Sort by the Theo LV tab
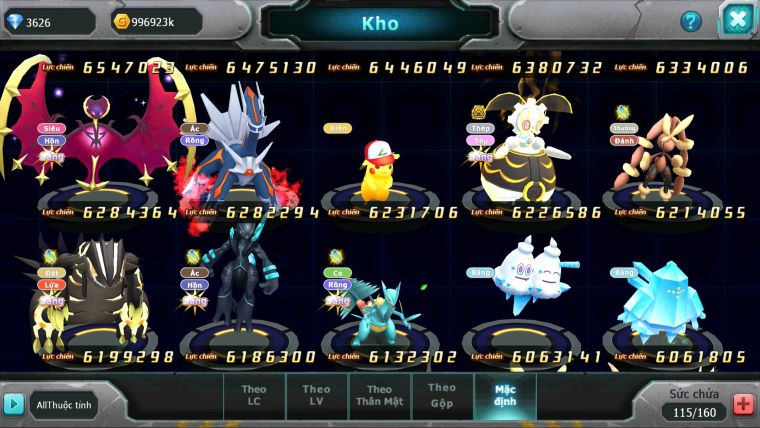The image size is (760, 428). [316, 396]
